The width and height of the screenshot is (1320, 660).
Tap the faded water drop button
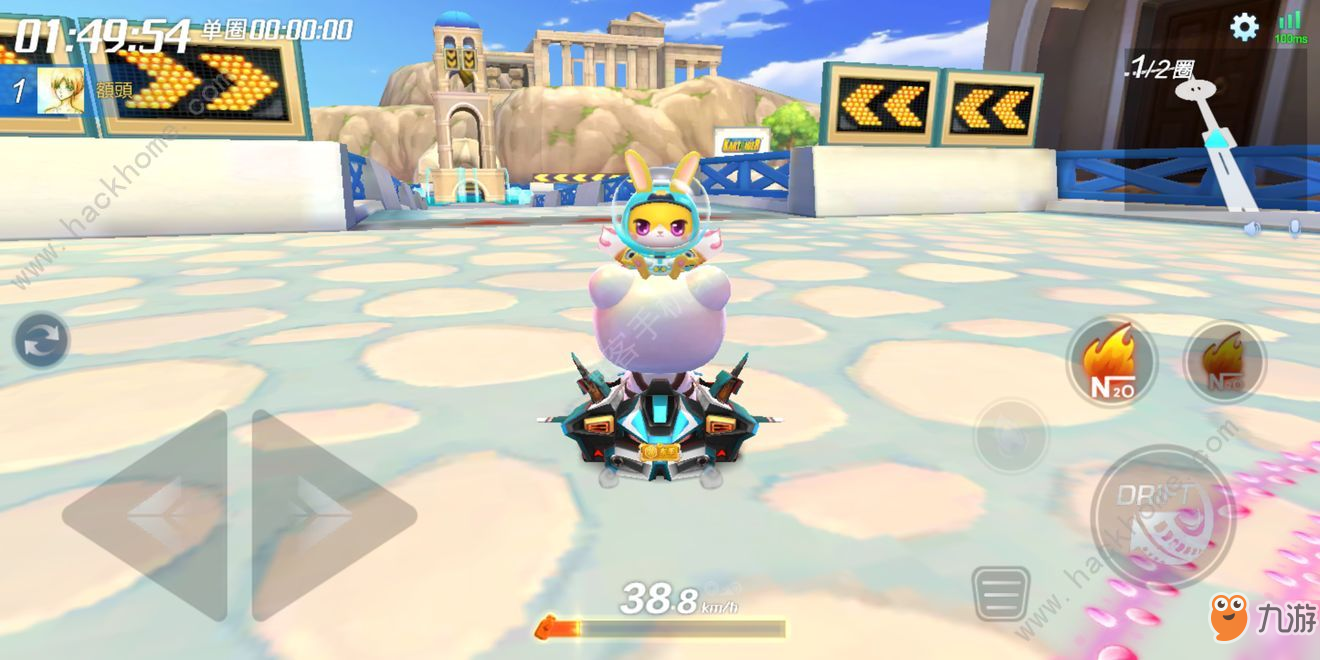[1011, 435]
